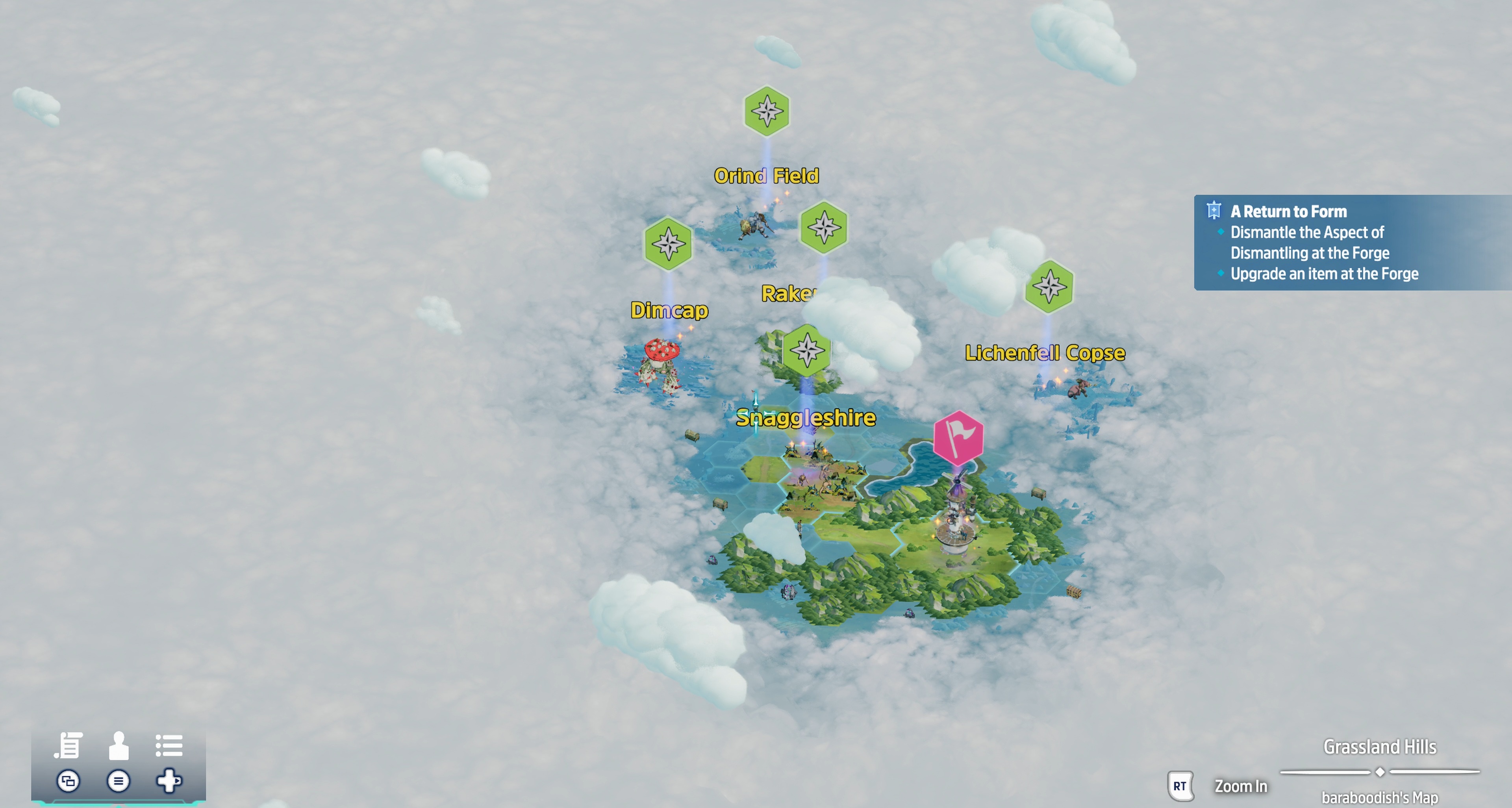Select the Dimcap compass marker

tap(668, 243)
